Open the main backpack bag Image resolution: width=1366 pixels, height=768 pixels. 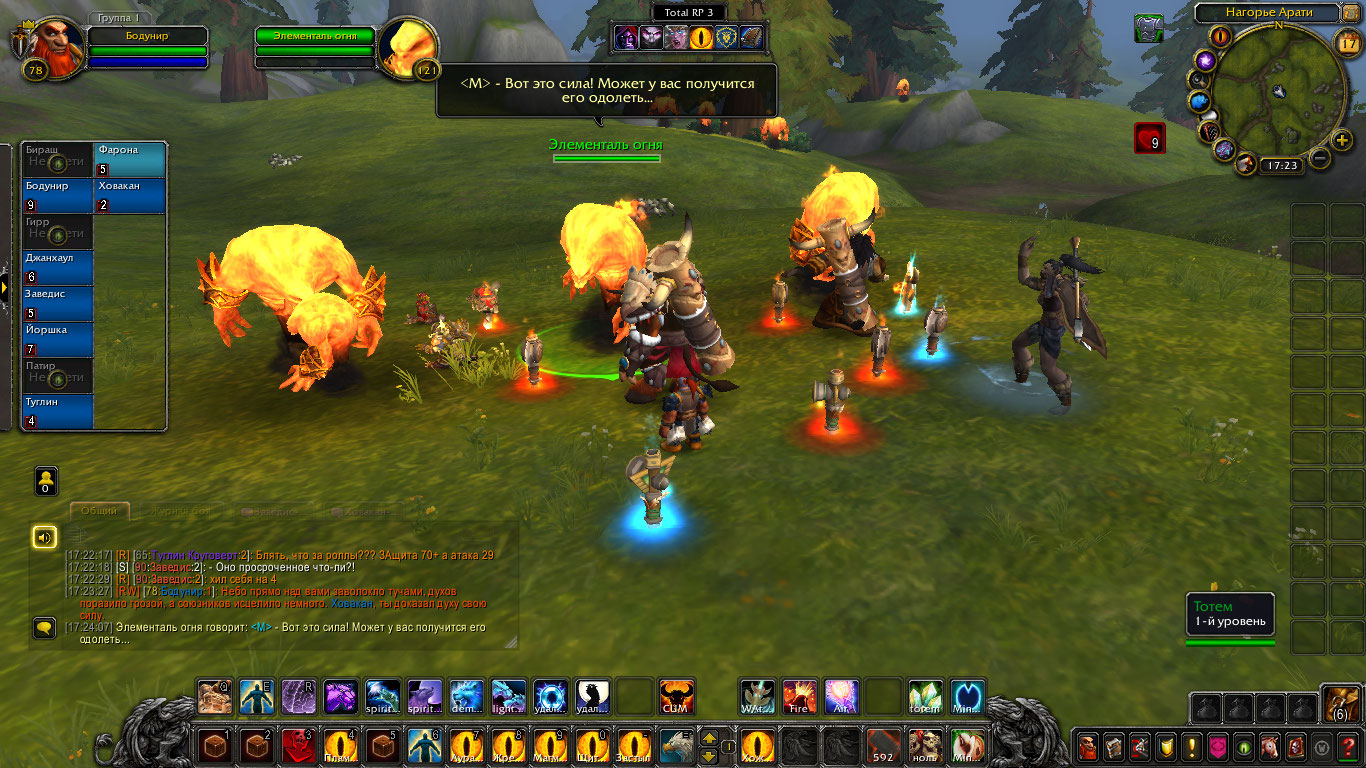pyautogui.click(x=1340, y=704)
